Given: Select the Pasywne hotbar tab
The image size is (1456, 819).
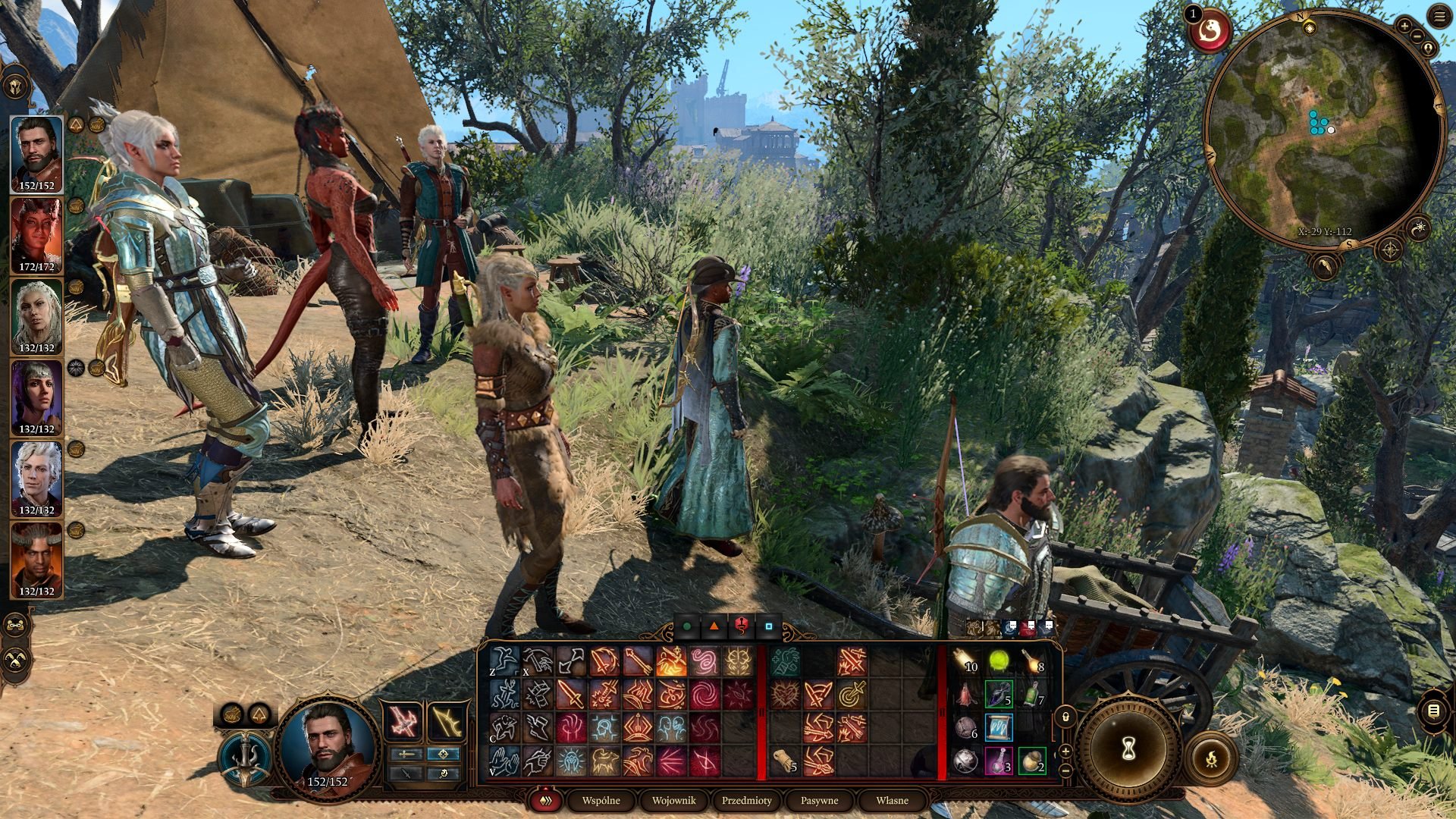Looking at the screenshot, I should [819, 800].
